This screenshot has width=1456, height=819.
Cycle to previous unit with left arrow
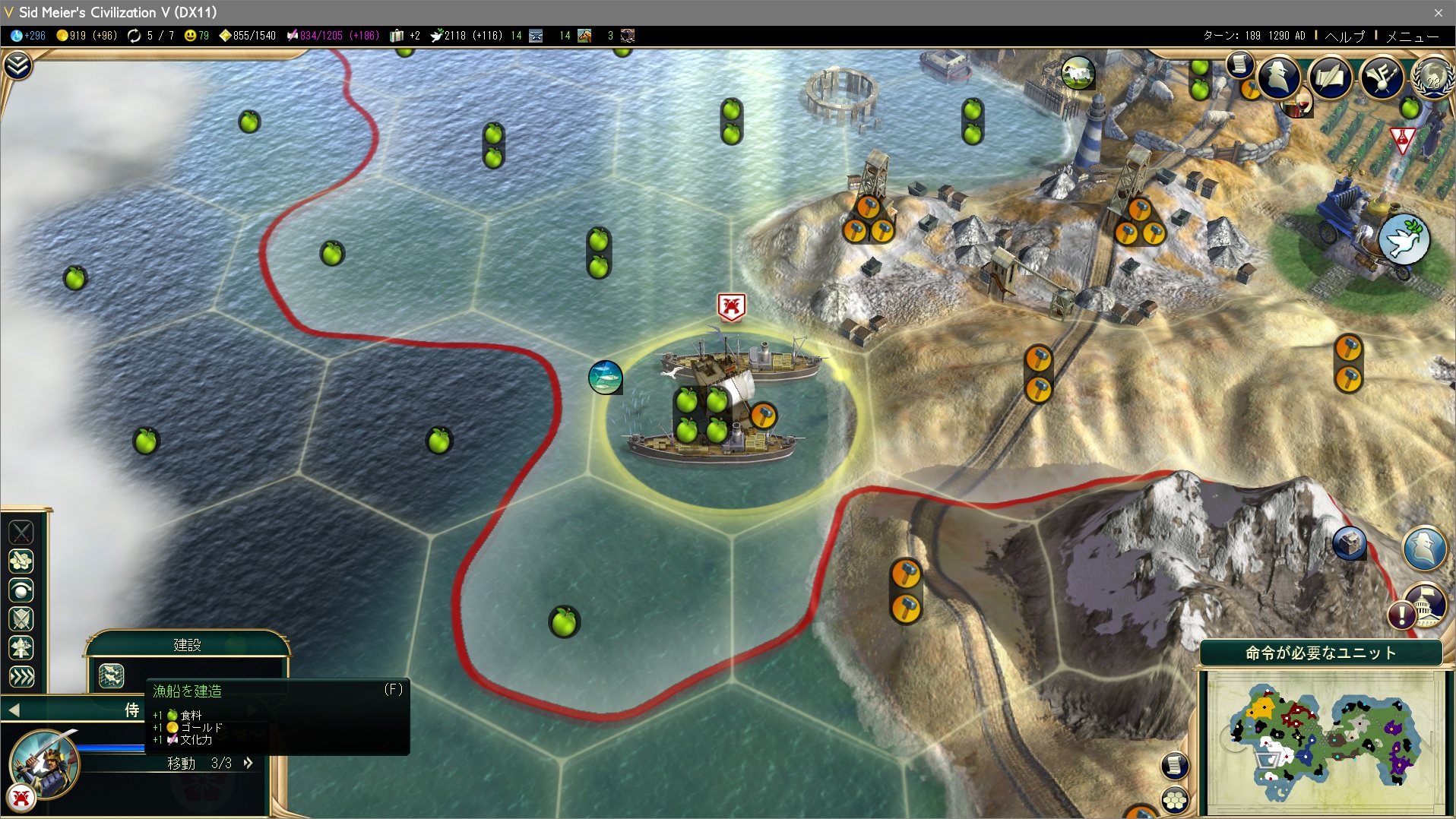14,710
